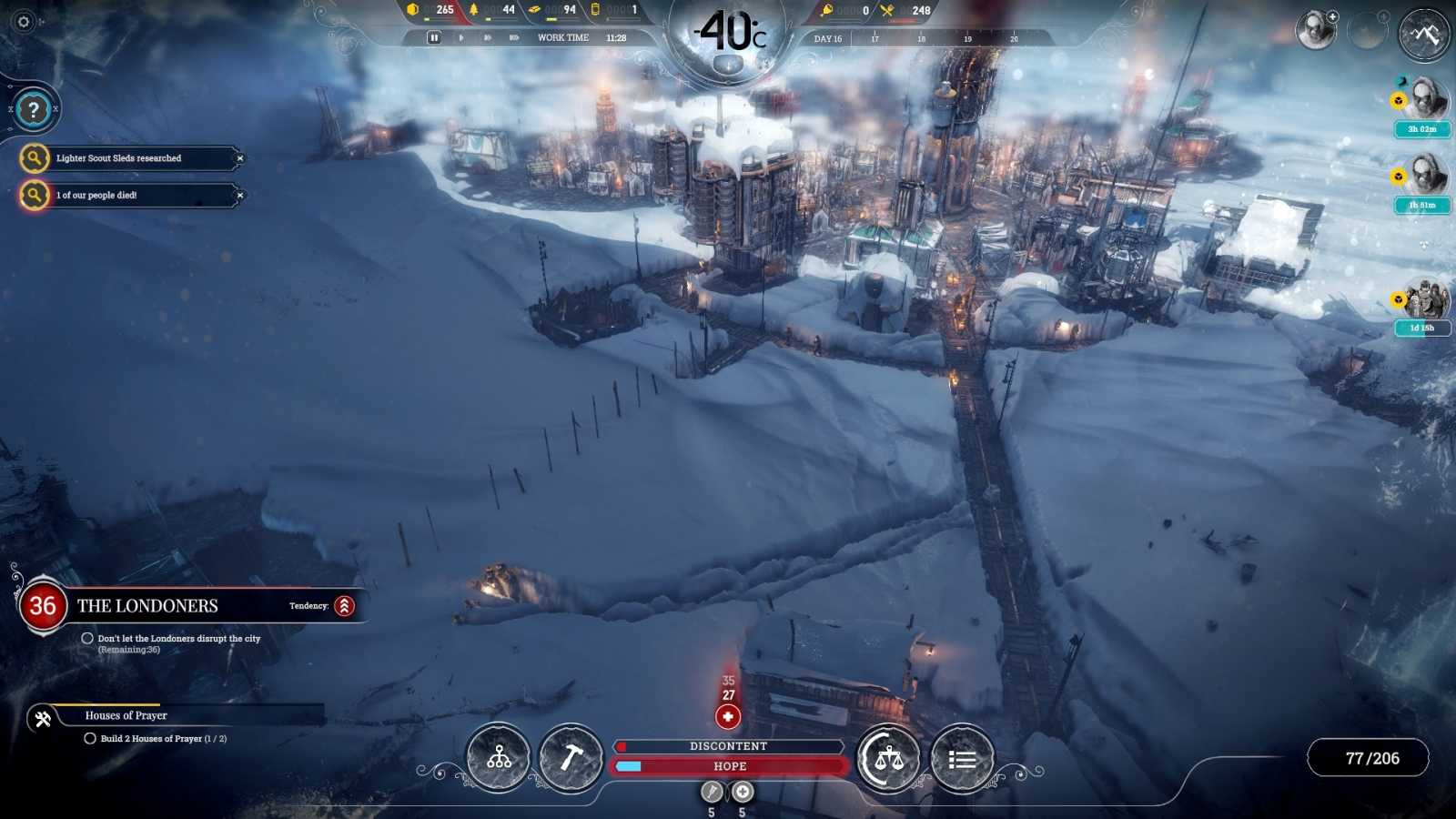
Task: Open the hammer construction menu
Action: click(x=571, y=757)
